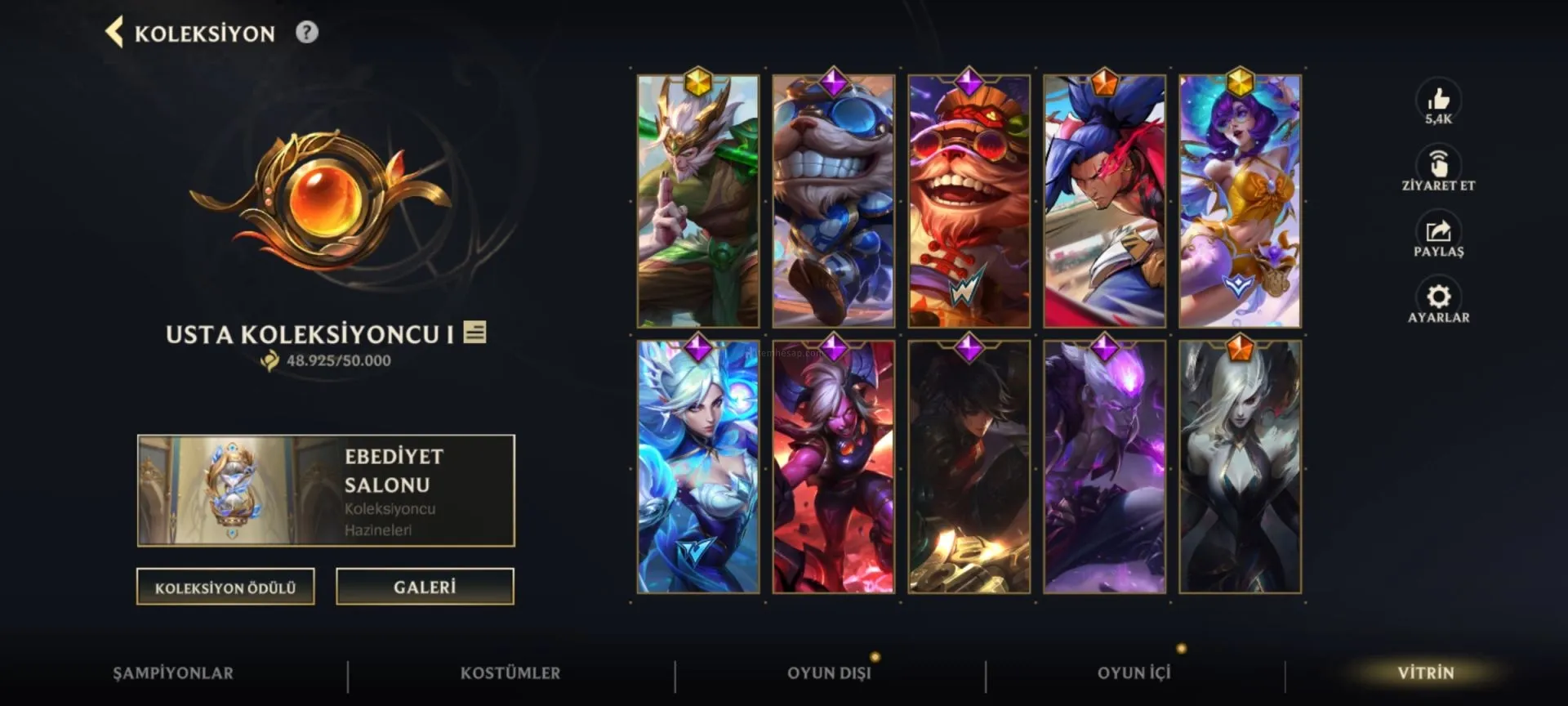1568x706 pixels.
Task: Pick the purple-haired gold-outfit skin card
Action: point(1240,202)
